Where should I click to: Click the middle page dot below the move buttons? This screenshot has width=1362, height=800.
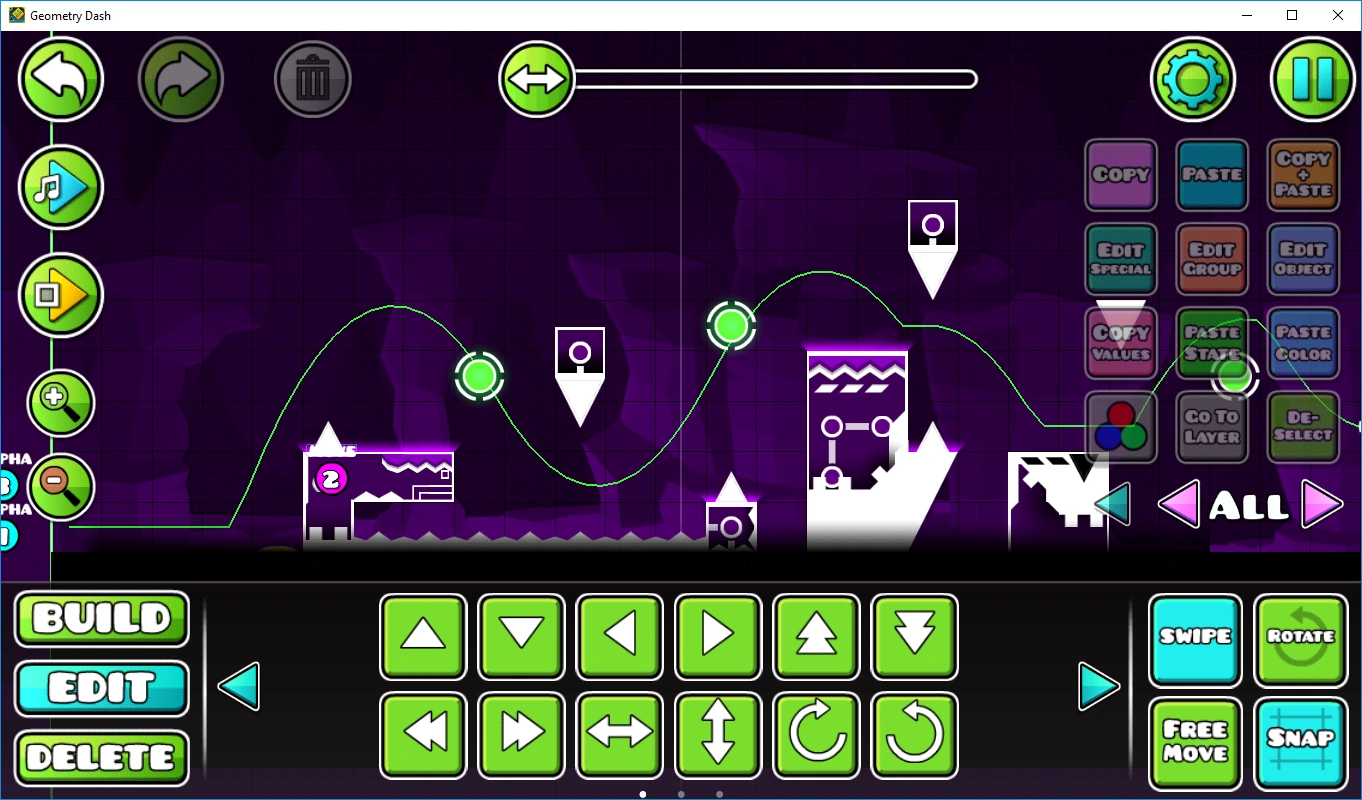tap(681, 793)
